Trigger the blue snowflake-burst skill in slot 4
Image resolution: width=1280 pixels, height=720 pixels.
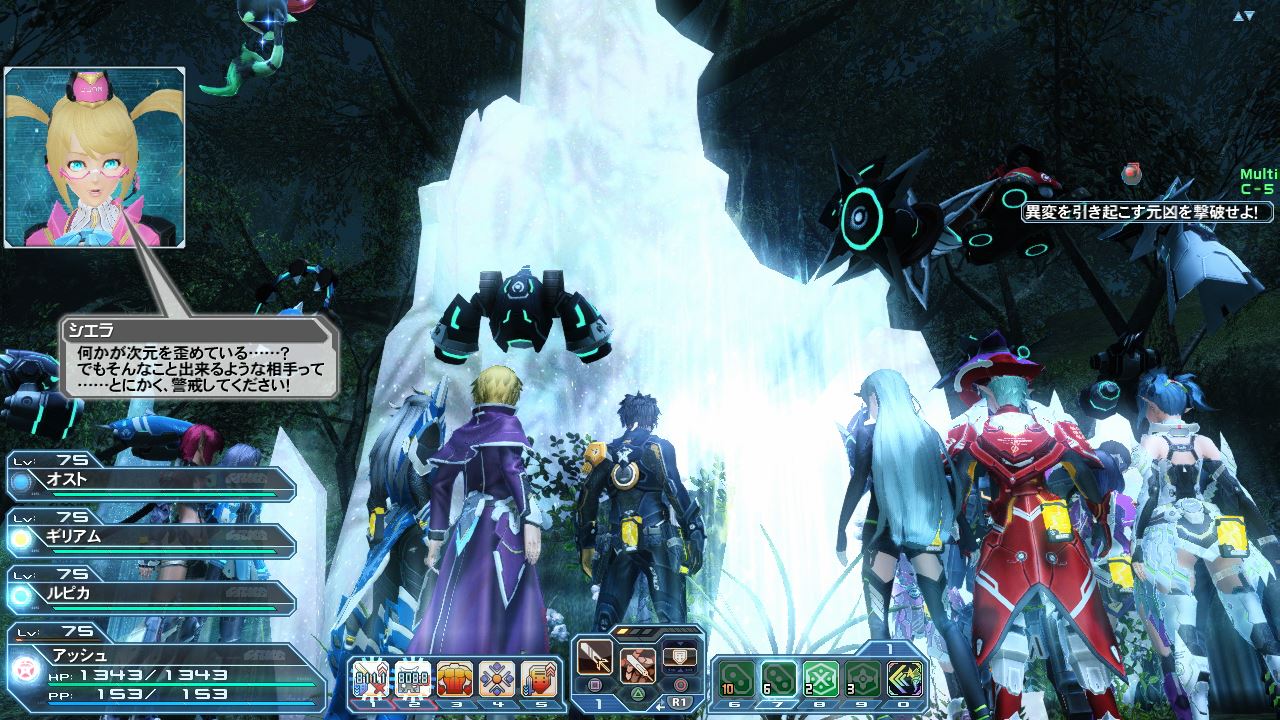(497, 679)
